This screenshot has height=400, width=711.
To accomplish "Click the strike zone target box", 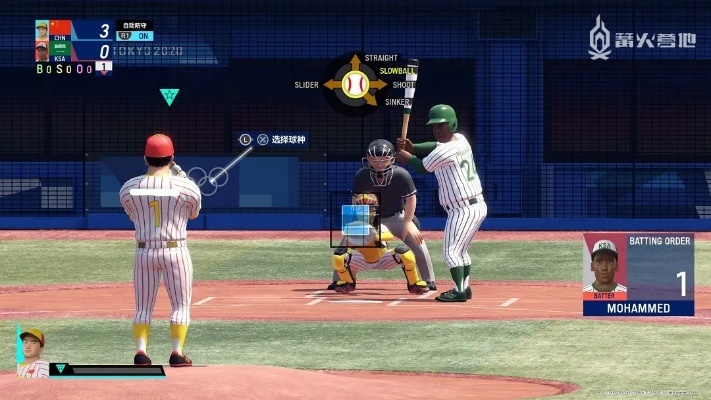I will (x=355, y=220).
